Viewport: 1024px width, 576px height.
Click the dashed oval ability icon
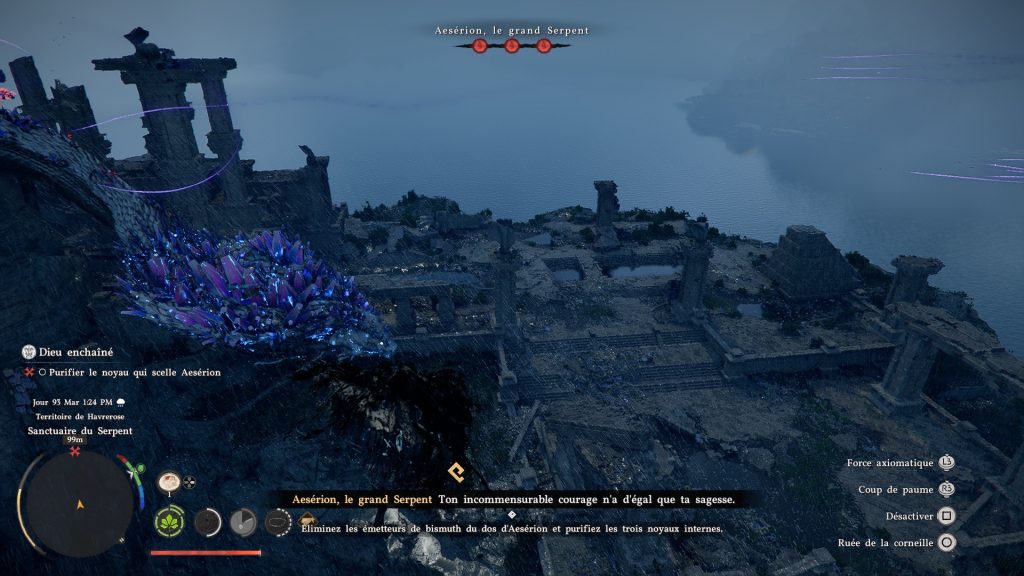277,521
